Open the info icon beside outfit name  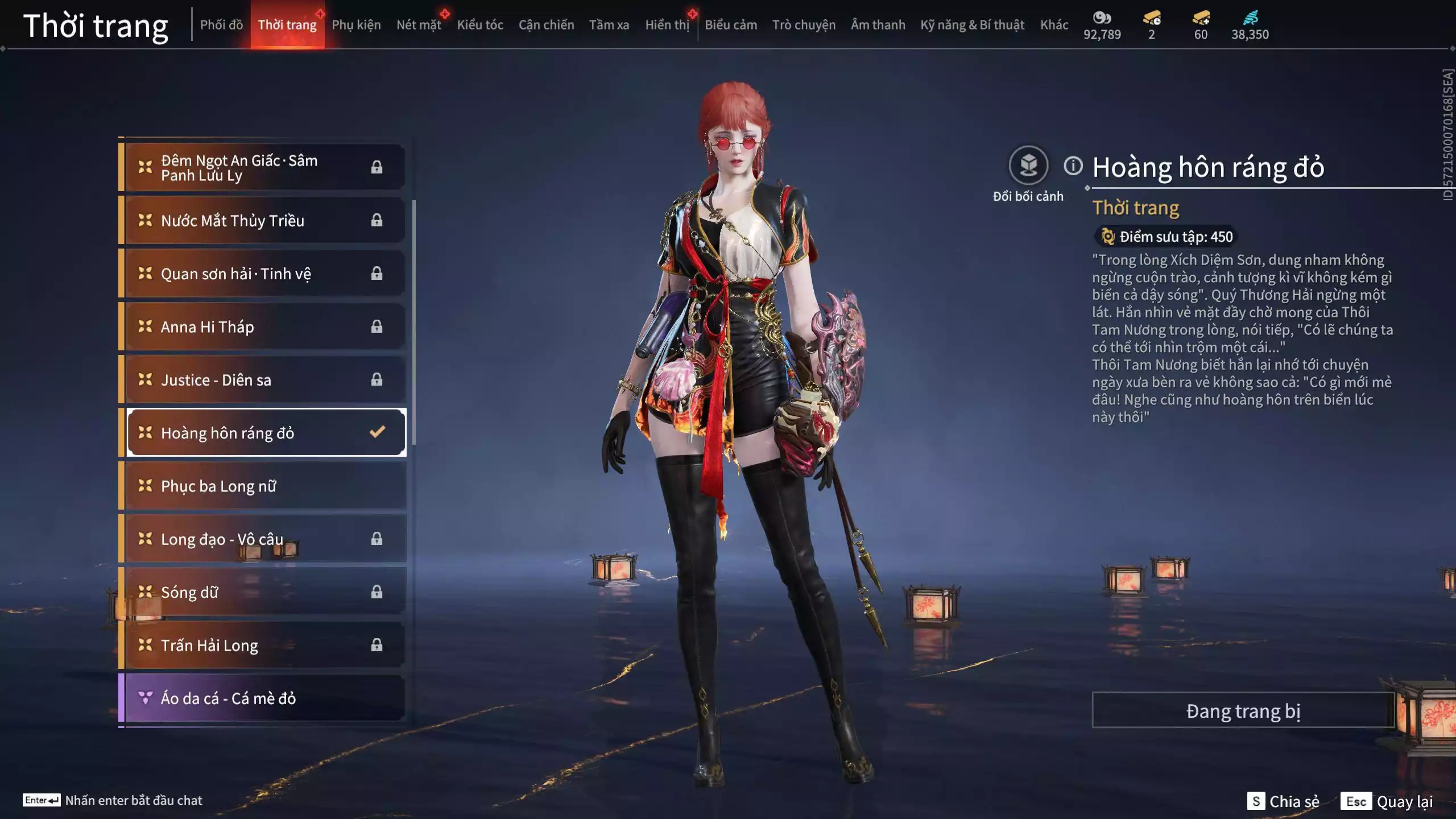click(x=1073, y=166)
